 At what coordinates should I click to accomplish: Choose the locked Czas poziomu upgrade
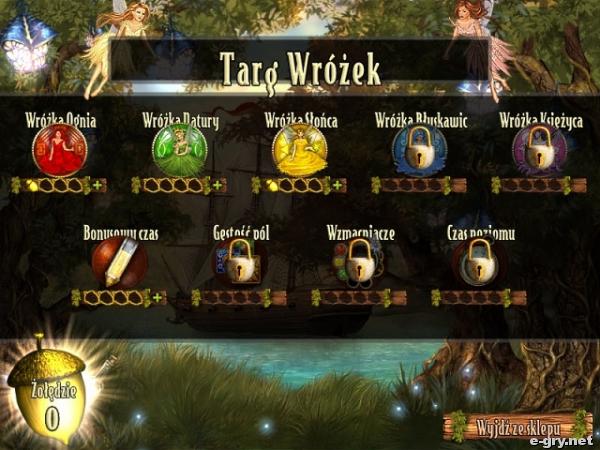click(x=479, y=262)
